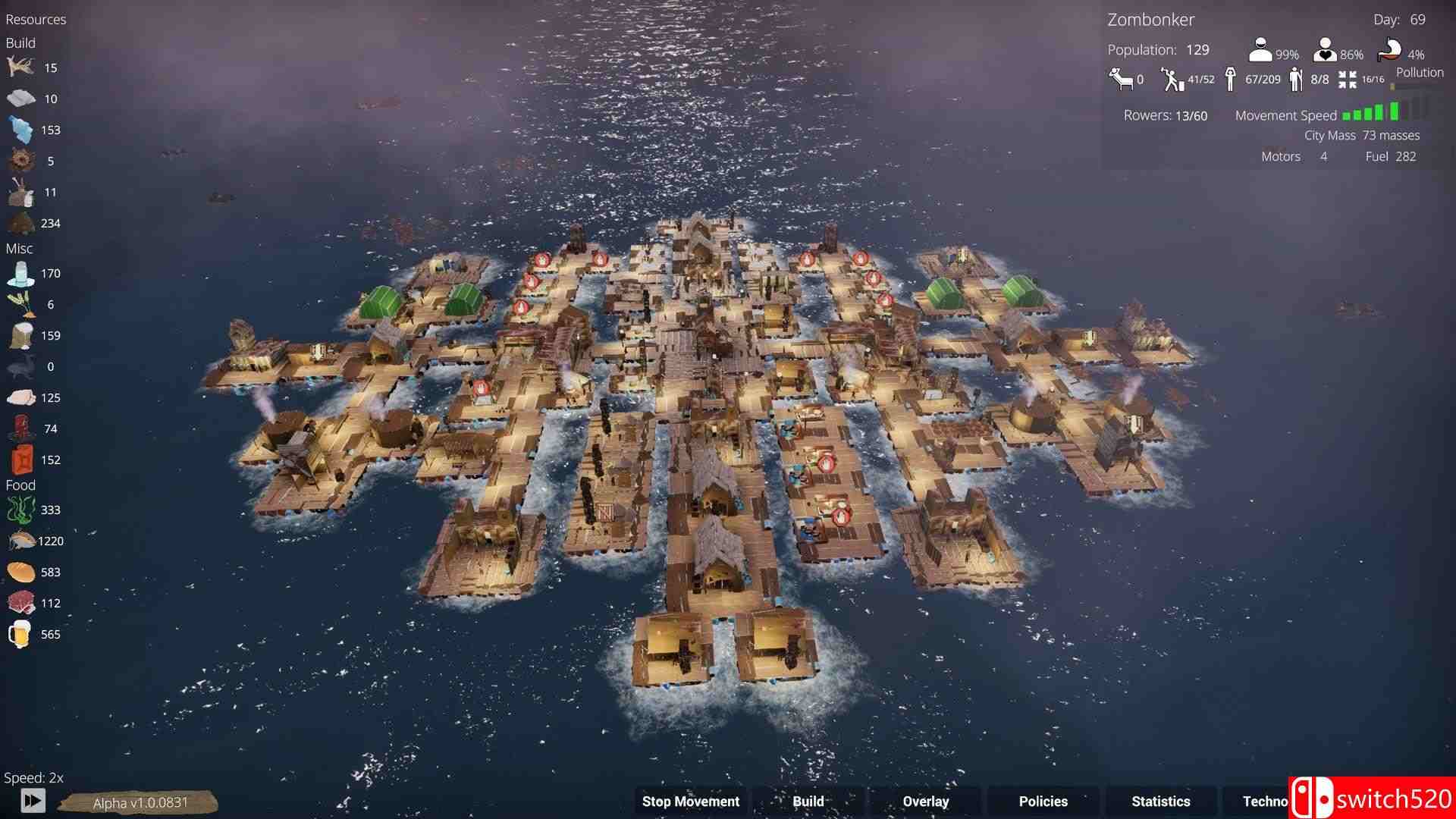
Task: Toggle the Overlay view
Action: click(925, 801)
